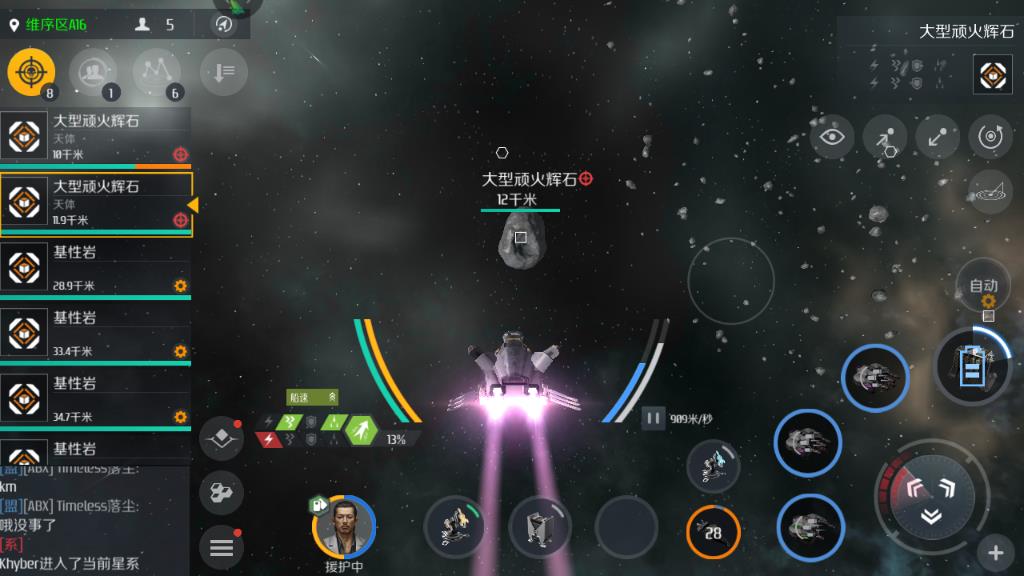Tap the collapse arrows on the movement wheel
1024x576 pixels.
point(930,516)
